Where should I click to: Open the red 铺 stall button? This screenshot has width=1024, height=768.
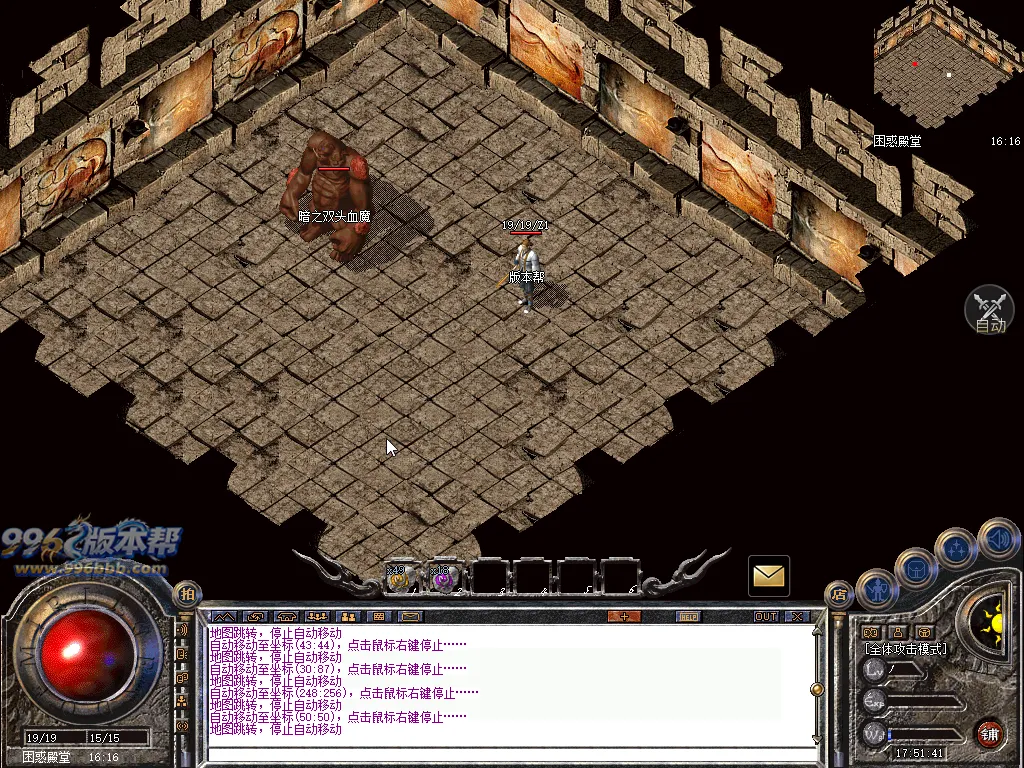[x=990, y=733]
